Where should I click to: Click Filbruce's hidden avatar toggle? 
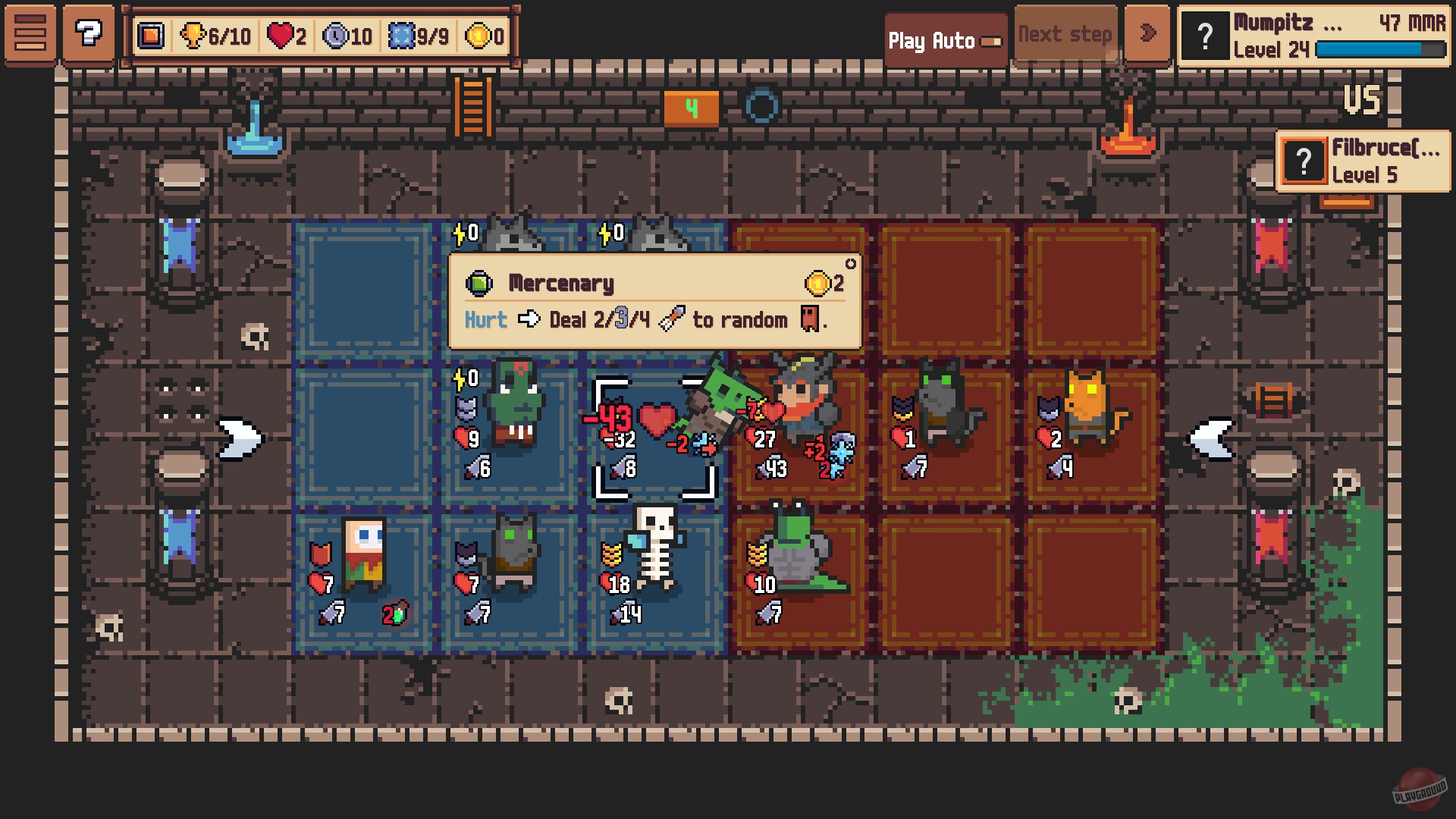[x=1303, y=160]
